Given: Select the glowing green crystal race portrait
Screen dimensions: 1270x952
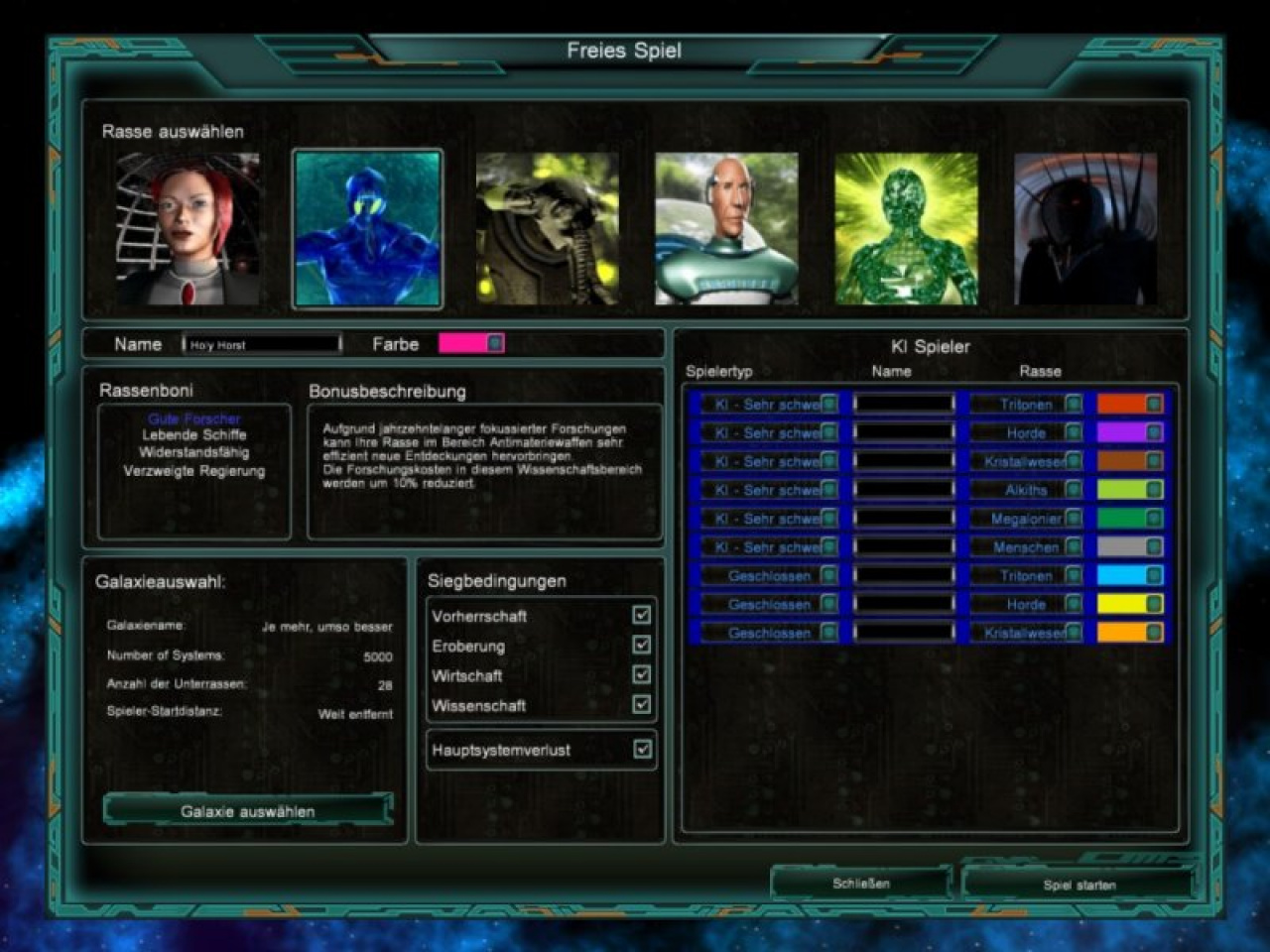Looking at the screenshot, I should point(906,228).
